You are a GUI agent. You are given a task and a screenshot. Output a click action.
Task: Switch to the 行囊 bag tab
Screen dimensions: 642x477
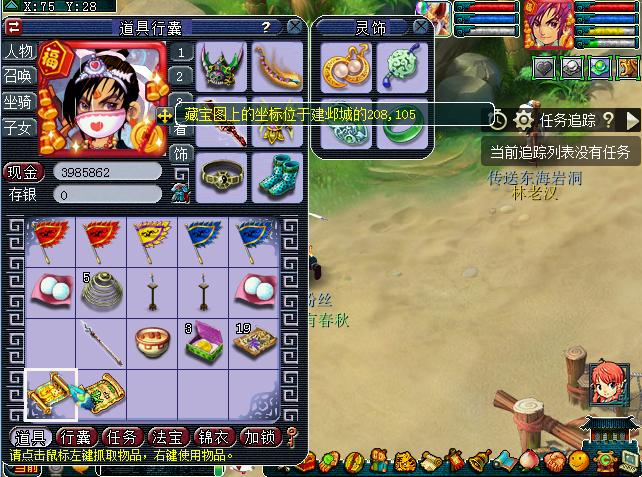pos(76,437)
